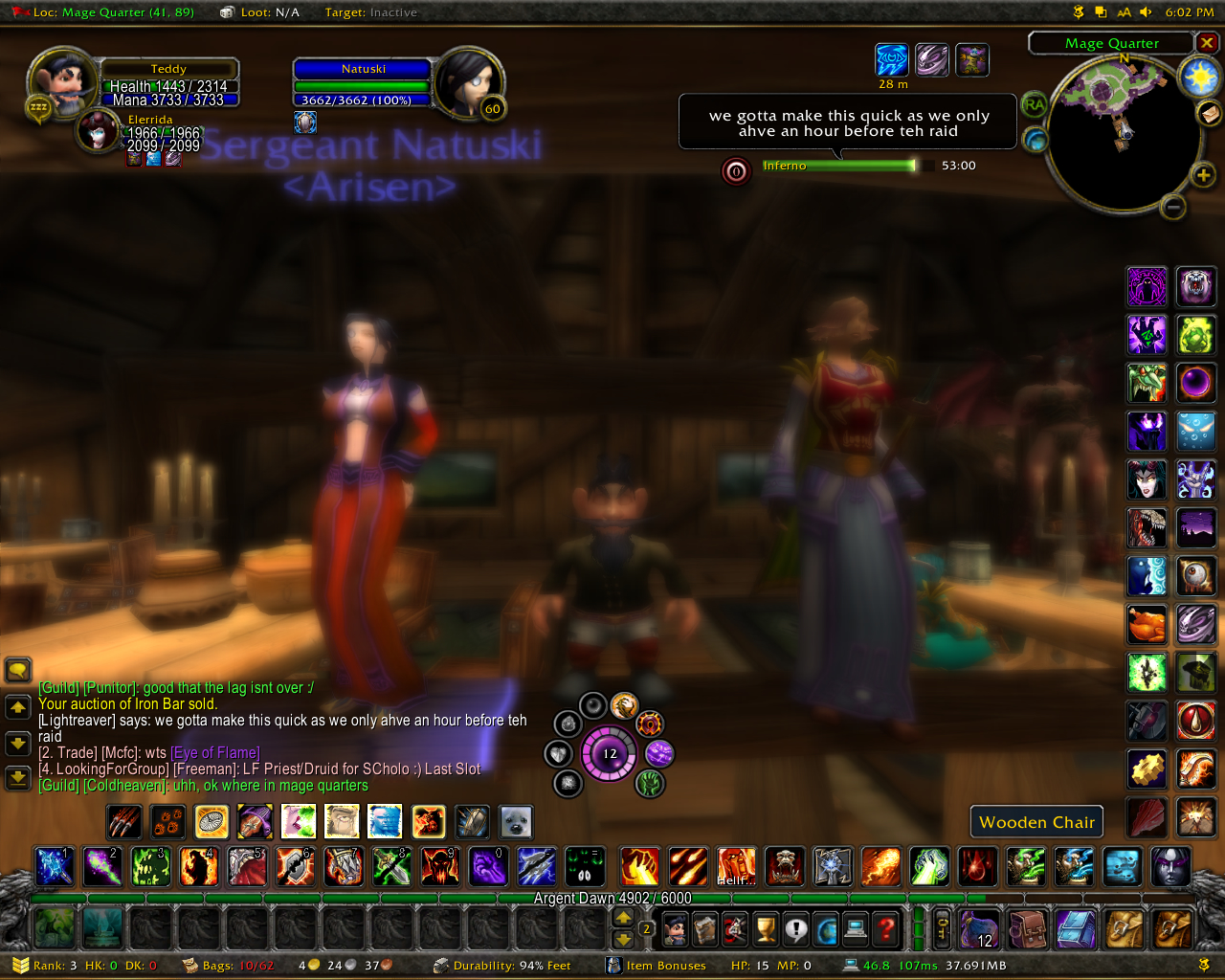This screenshot has height=980, width=1225.
Task: Close the minimap with the X button
Action: coord(1207,43)
